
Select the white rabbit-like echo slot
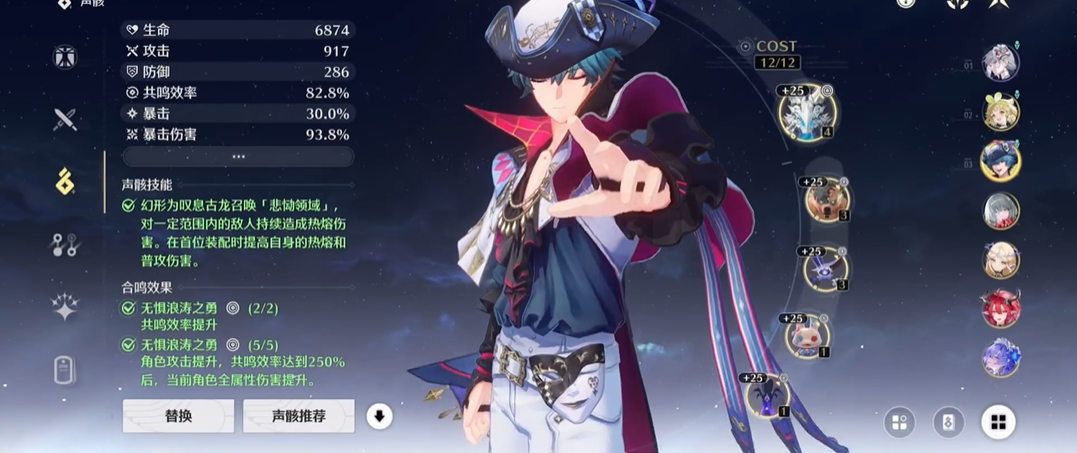pyautogui.click(x=805, y=337)
